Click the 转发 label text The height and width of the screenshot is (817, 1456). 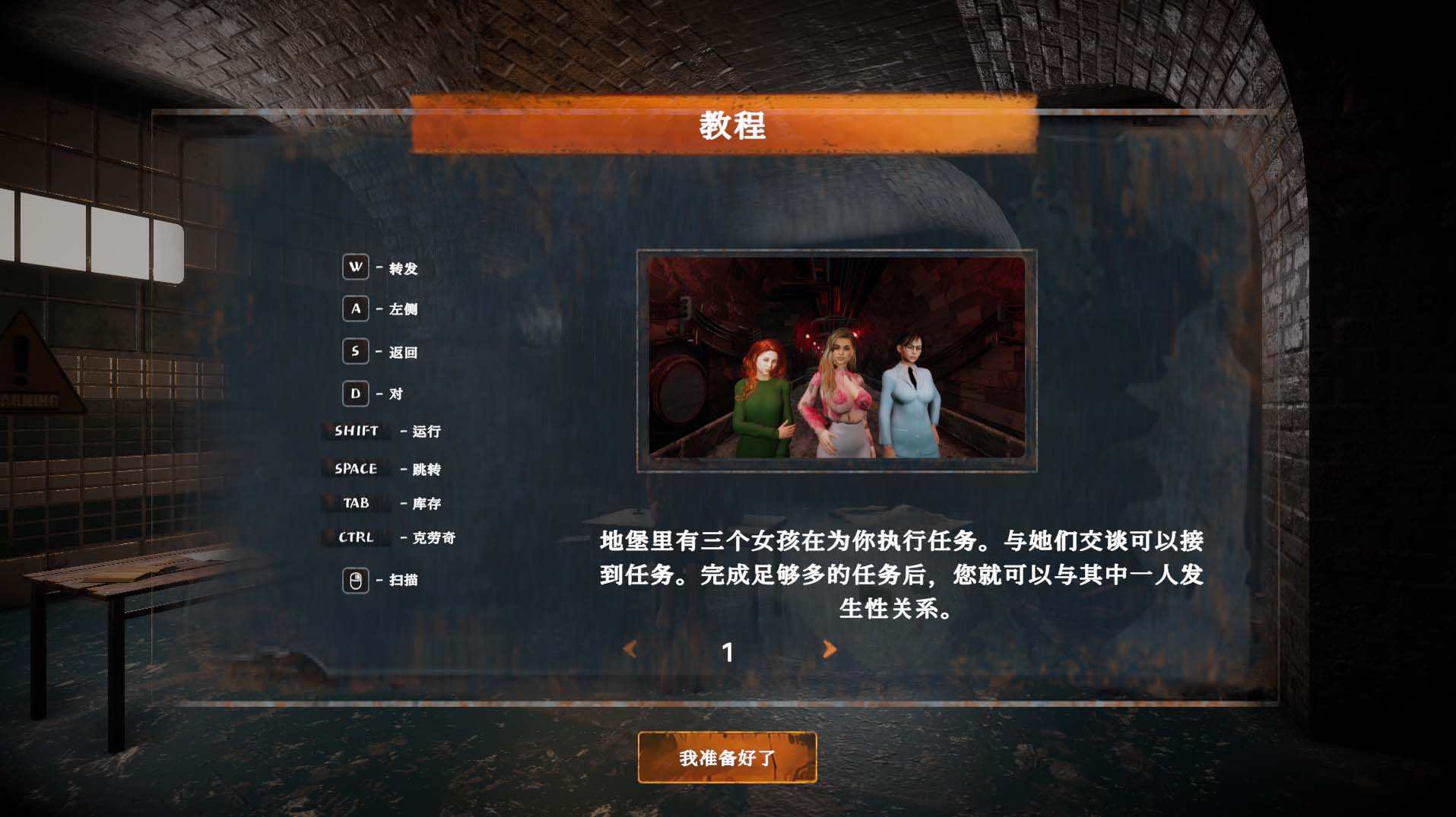click(404, 268)
